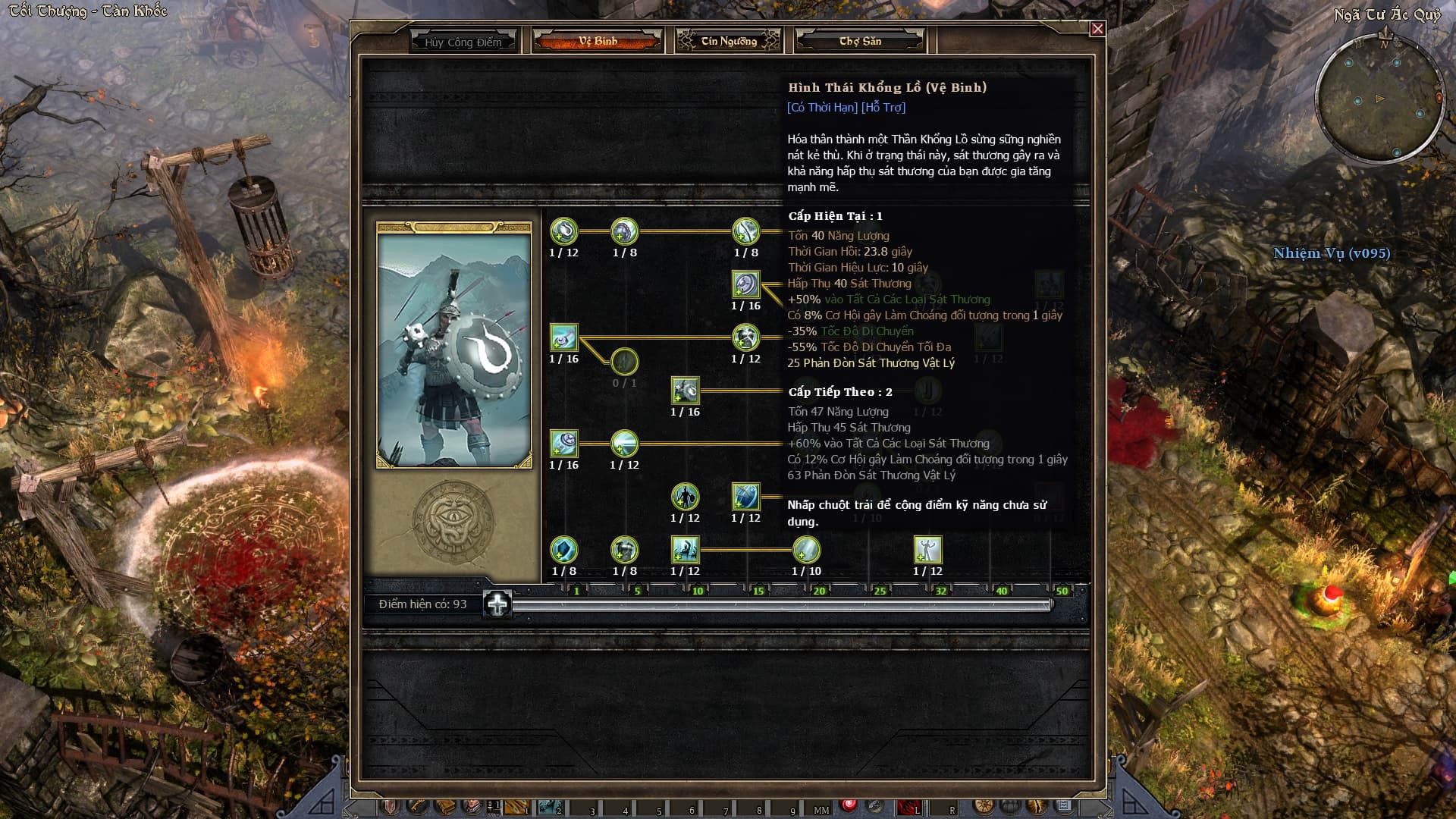
Task: Select the Thợ Săn mastery tab
Action: tap(860, 41)
